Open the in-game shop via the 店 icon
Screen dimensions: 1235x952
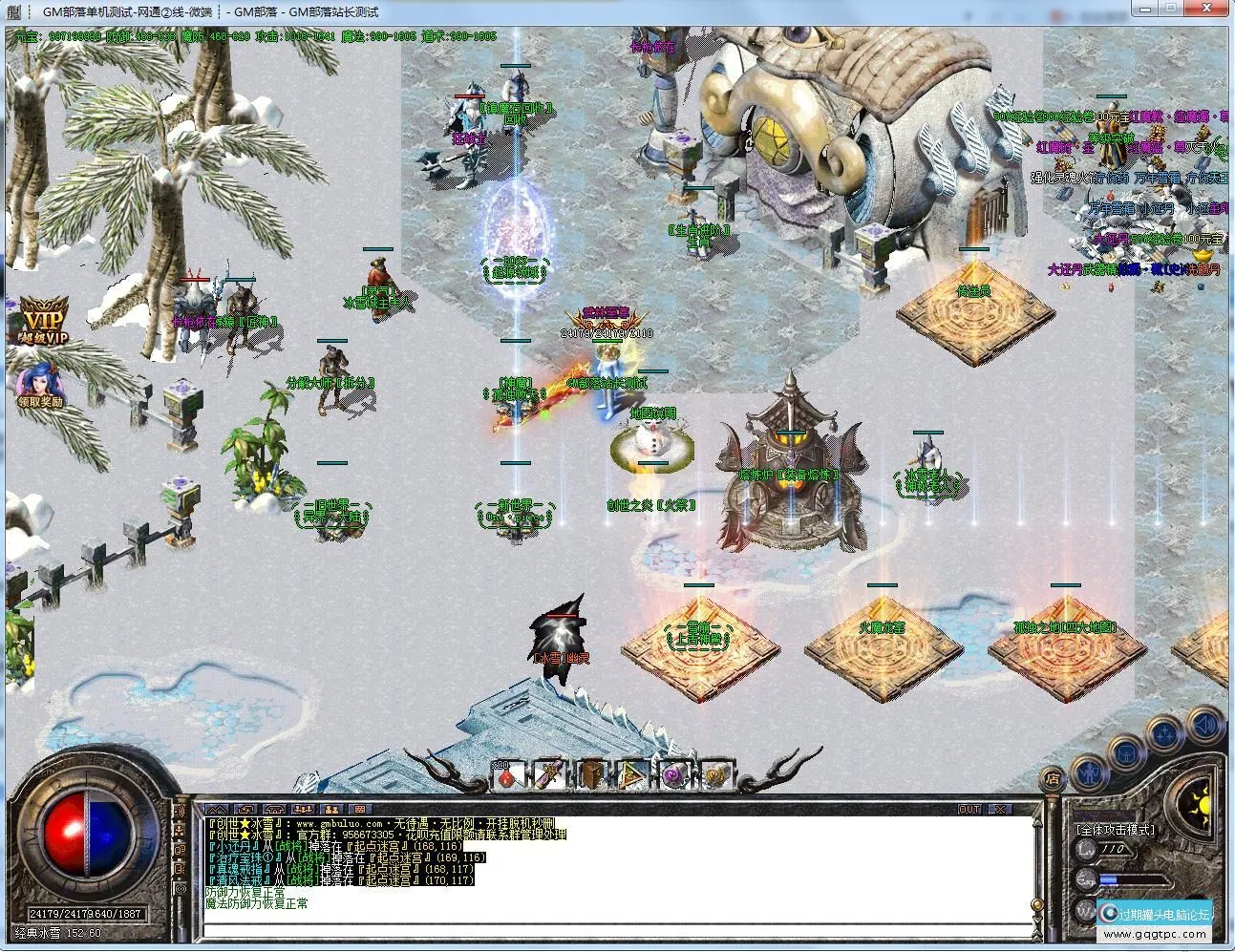1051,780
